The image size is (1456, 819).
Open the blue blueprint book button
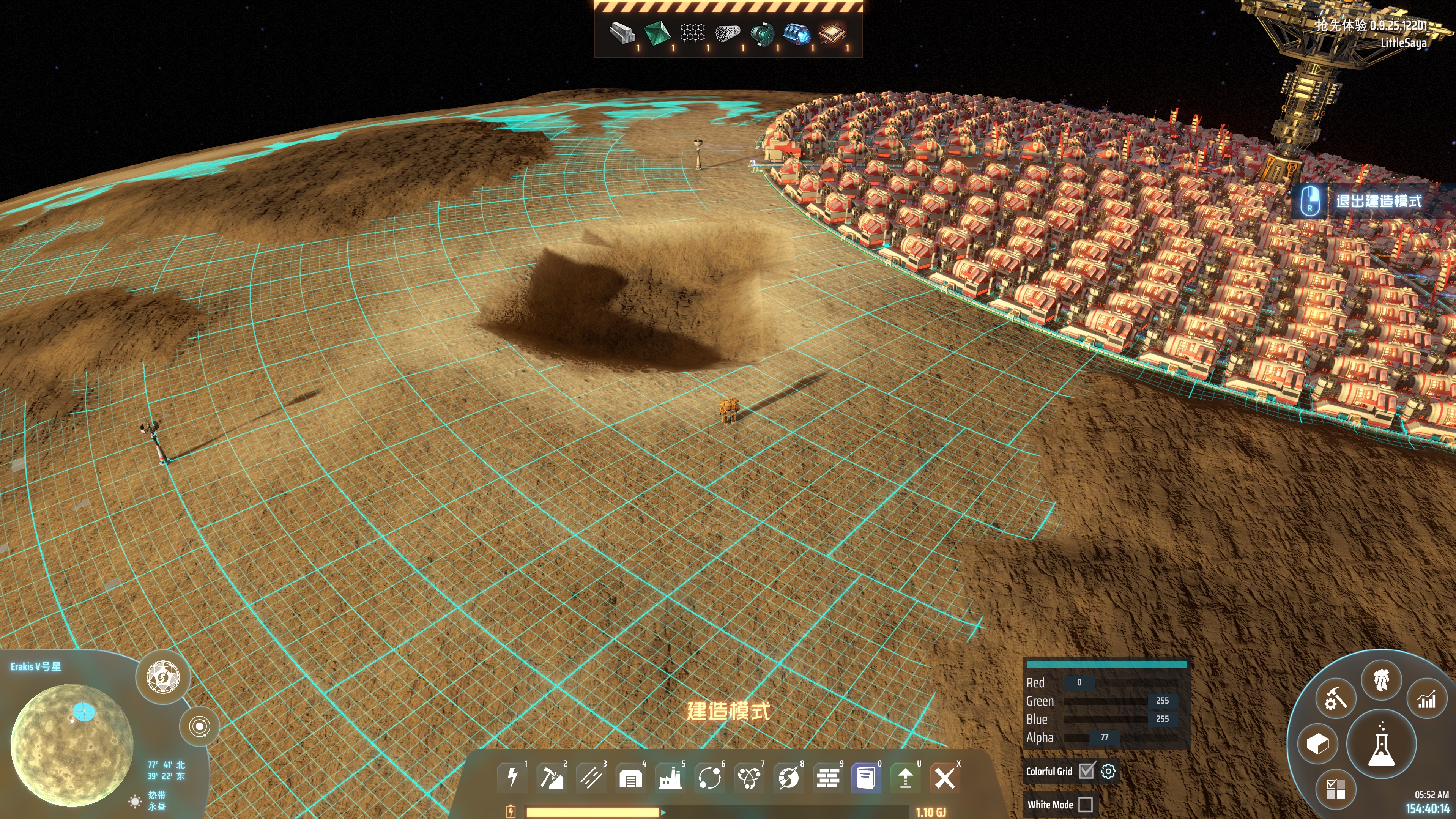[866, 778]
